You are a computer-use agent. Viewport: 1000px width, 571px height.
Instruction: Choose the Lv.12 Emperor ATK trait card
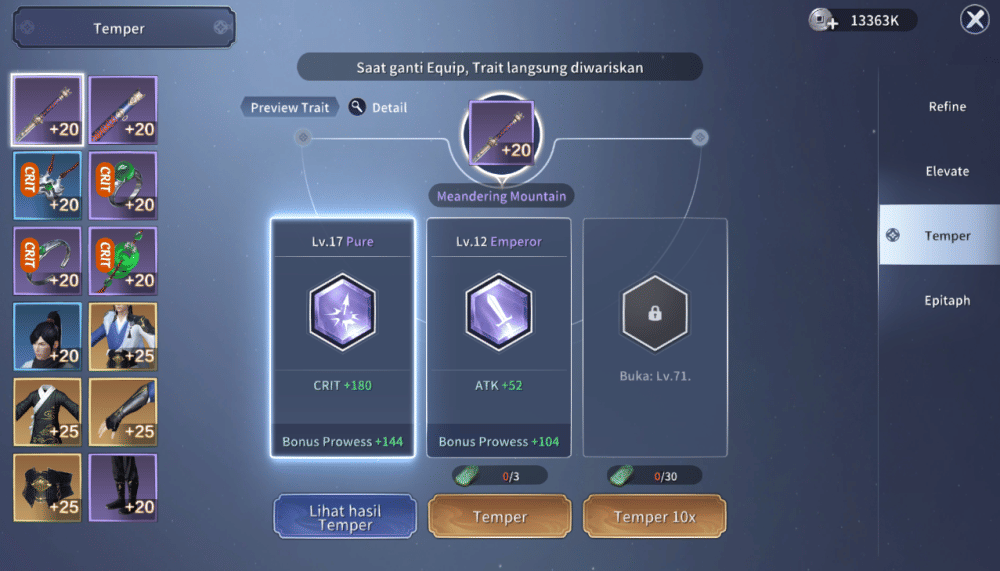coord(499,337)
